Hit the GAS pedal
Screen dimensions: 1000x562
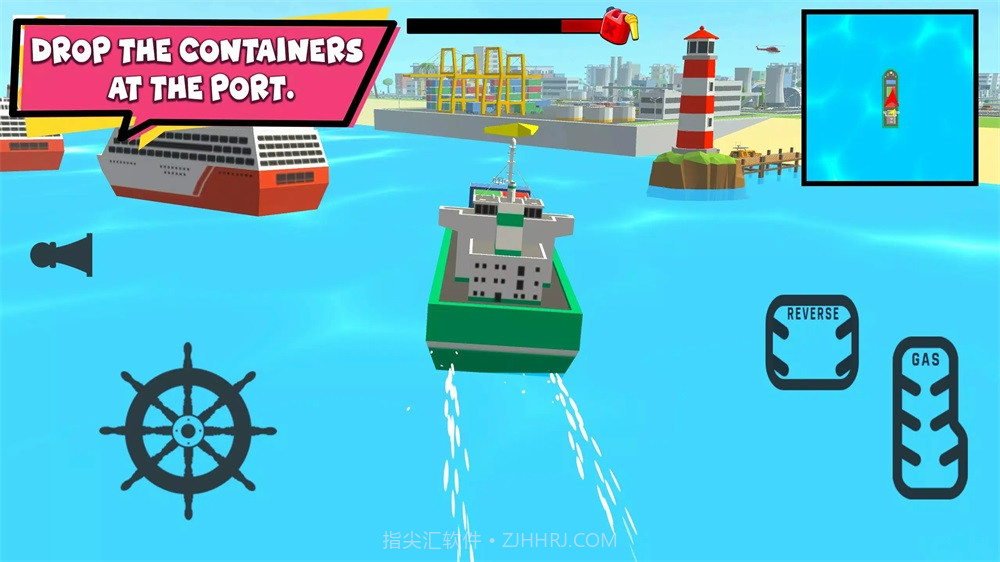[927, 416]
